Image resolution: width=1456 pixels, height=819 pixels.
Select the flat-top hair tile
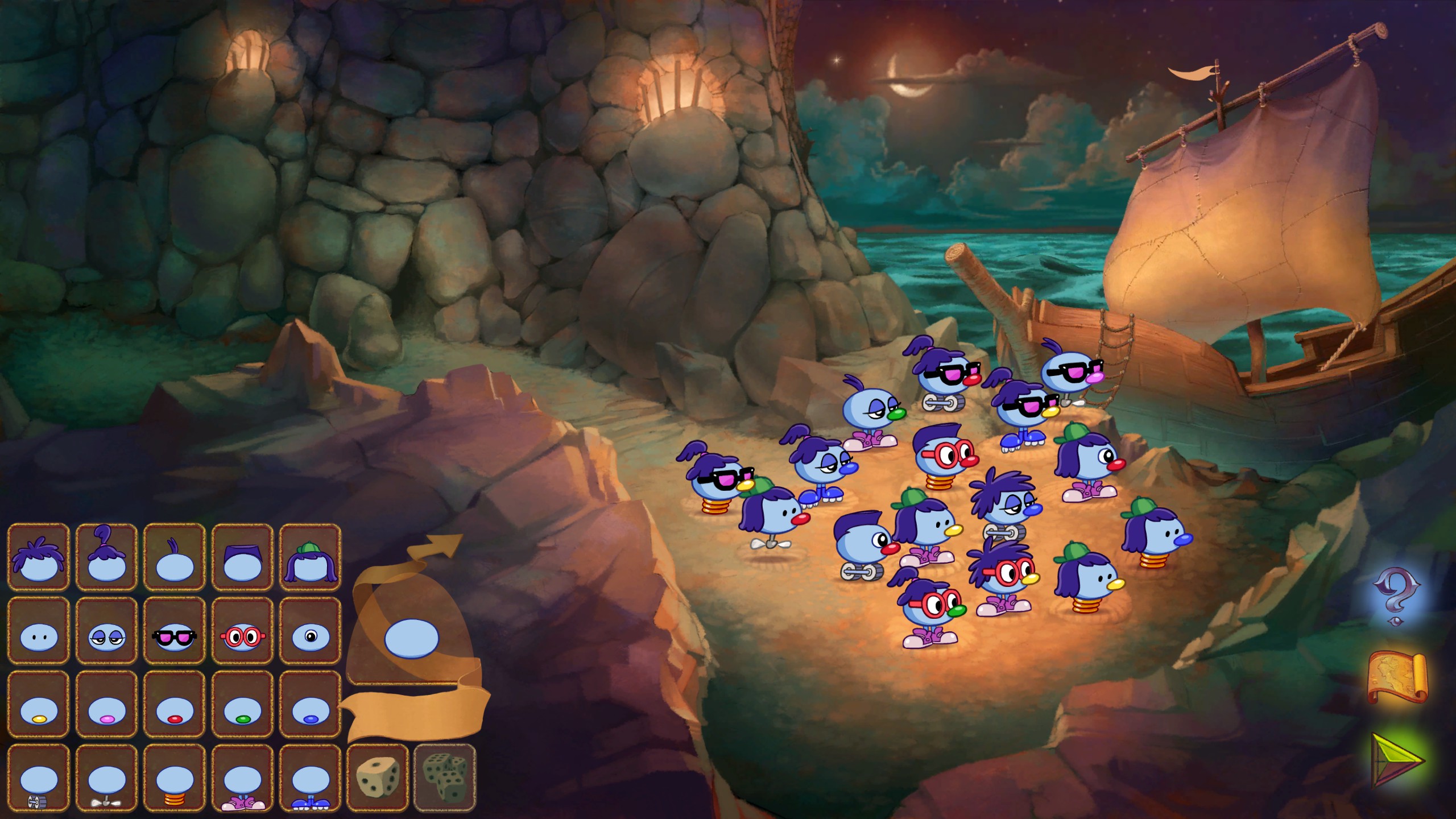tap(242, 557)
